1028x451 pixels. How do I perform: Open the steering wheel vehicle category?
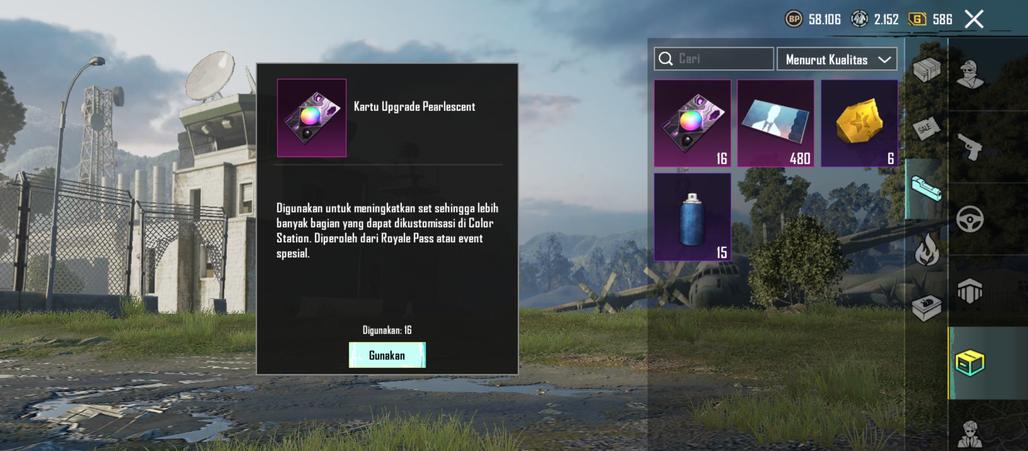click(970, 219)
